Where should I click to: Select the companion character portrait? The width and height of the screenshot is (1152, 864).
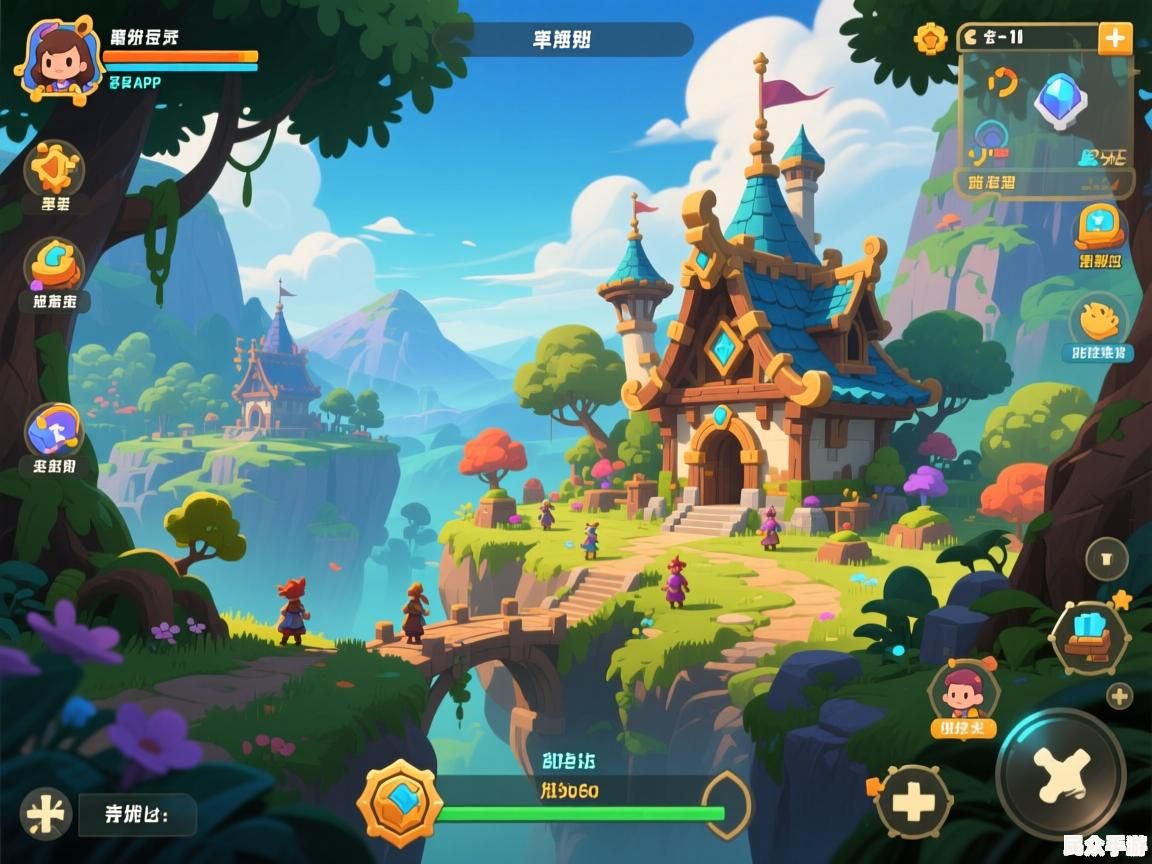[963, 691]
